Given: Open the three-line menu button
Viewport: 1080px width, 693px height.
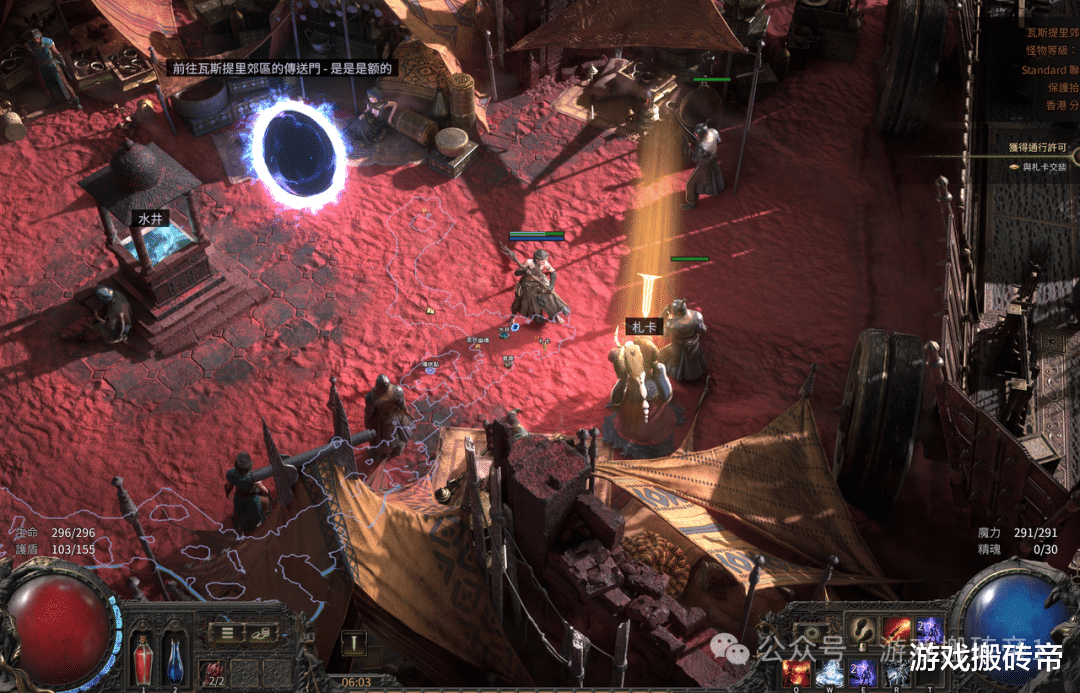Looking at the screenshot, I should (228, 633).
